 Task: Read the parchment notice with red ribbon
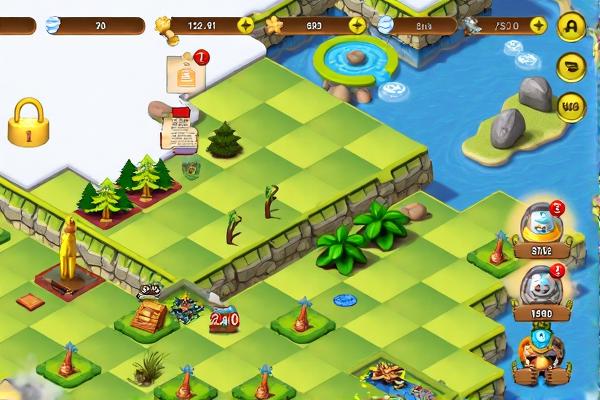pyautogui.click(x=179, y=128)
